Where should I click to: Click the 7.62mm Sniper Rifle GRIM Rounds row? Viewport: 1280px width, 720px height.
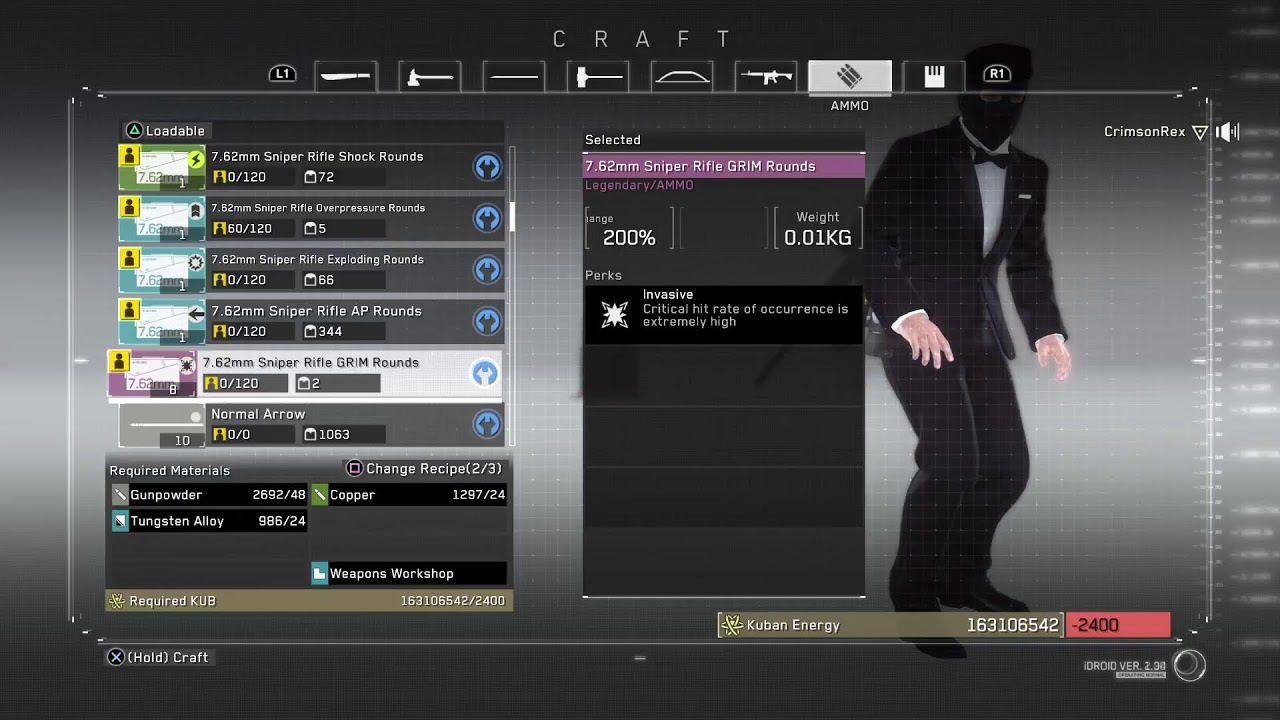(310, 363)
